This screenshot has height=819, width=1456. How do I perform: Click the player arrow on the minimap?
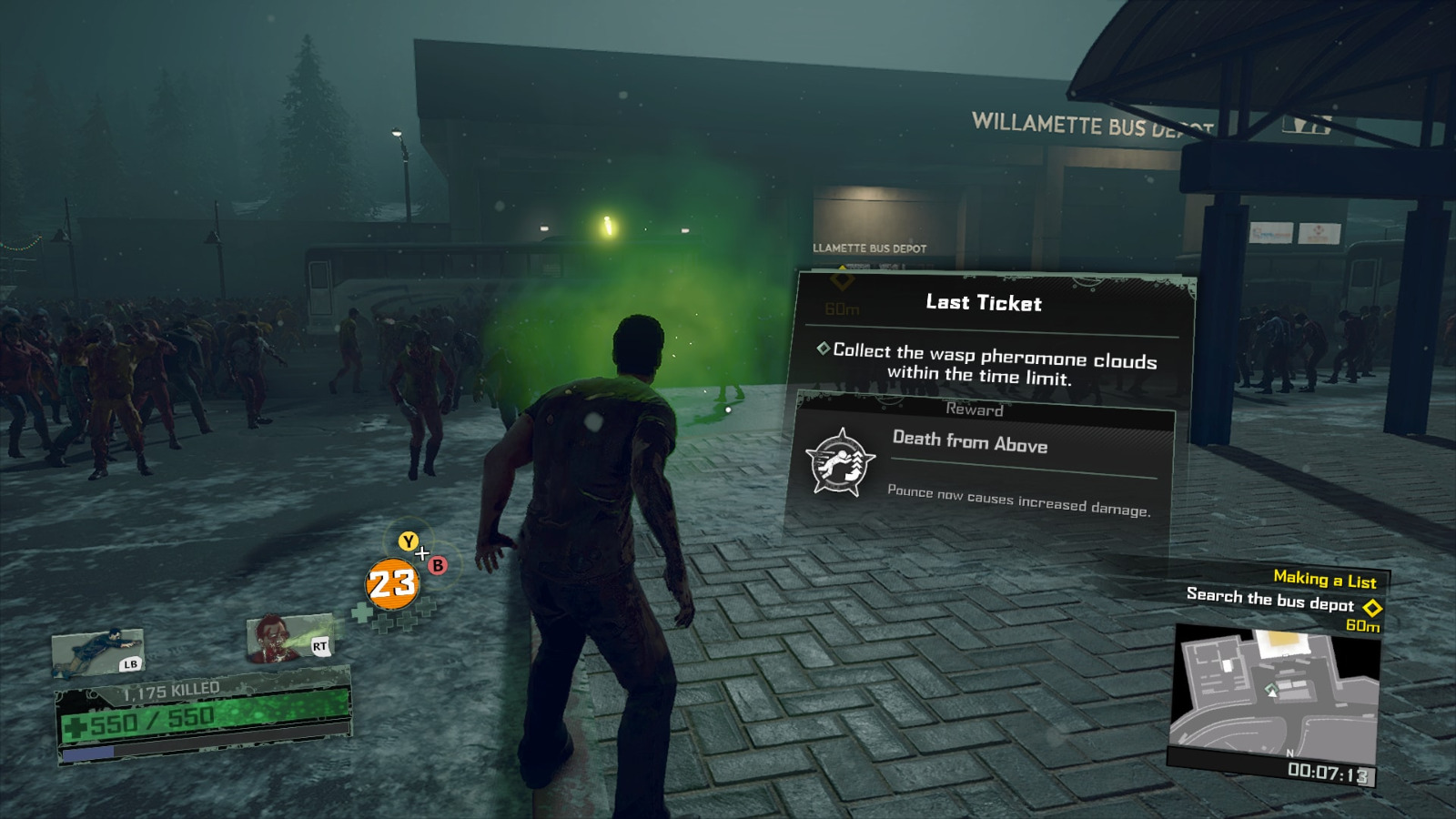coord(1272,694)
